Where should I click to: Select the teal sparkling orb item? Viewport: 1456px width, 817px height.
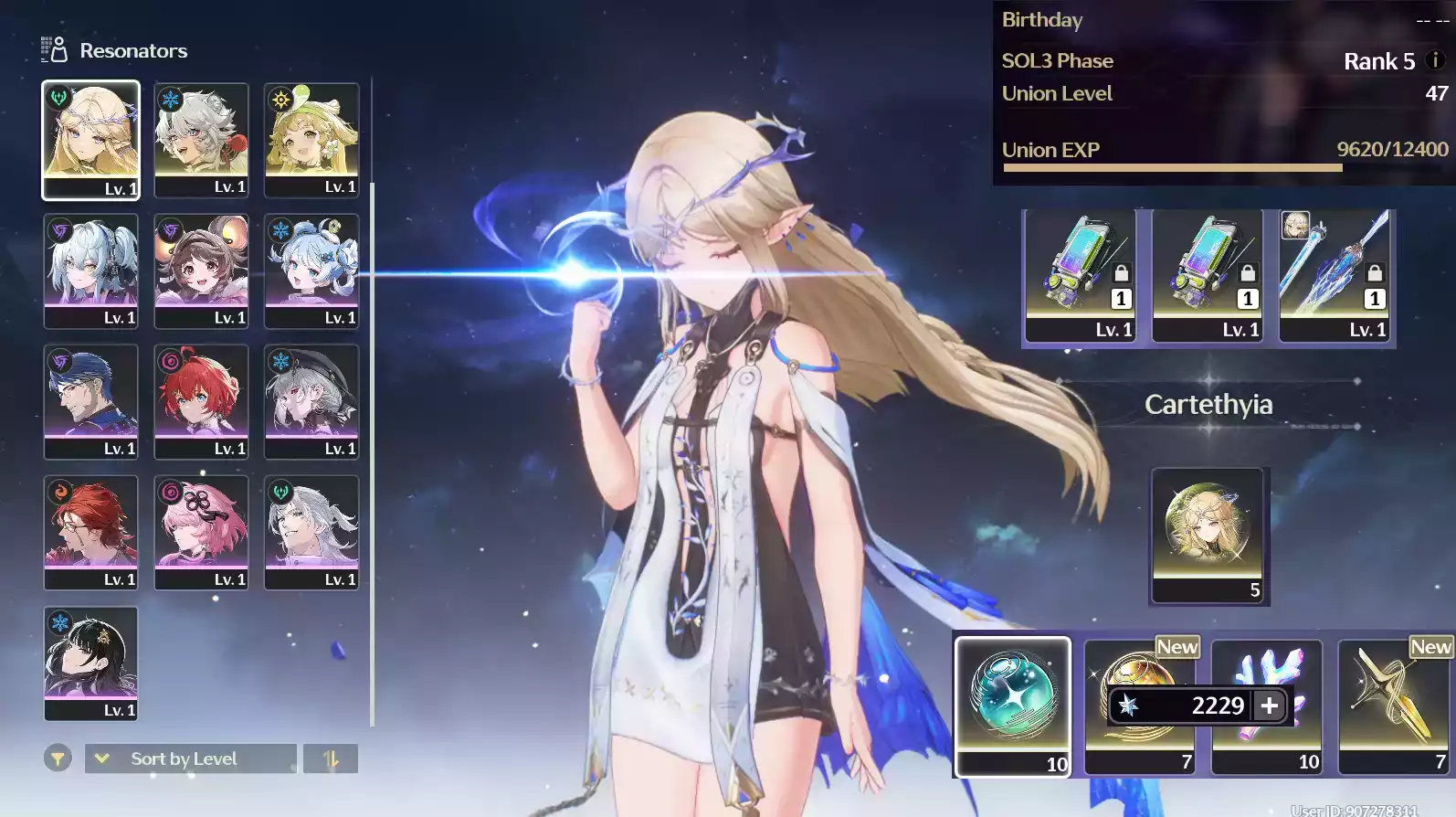click(x=1013, y=706)
